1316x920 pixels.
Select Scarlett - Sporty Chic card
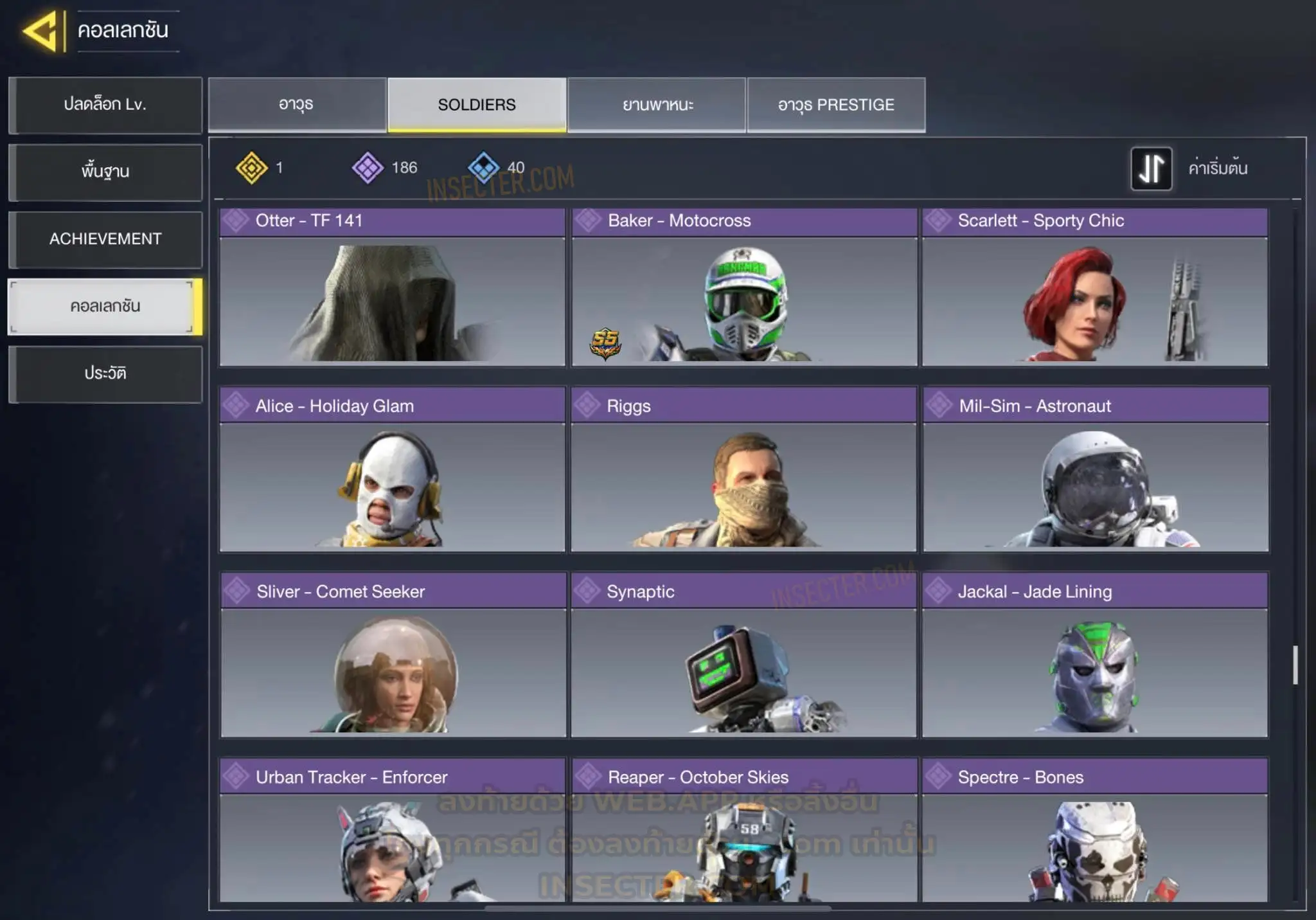1095,287
